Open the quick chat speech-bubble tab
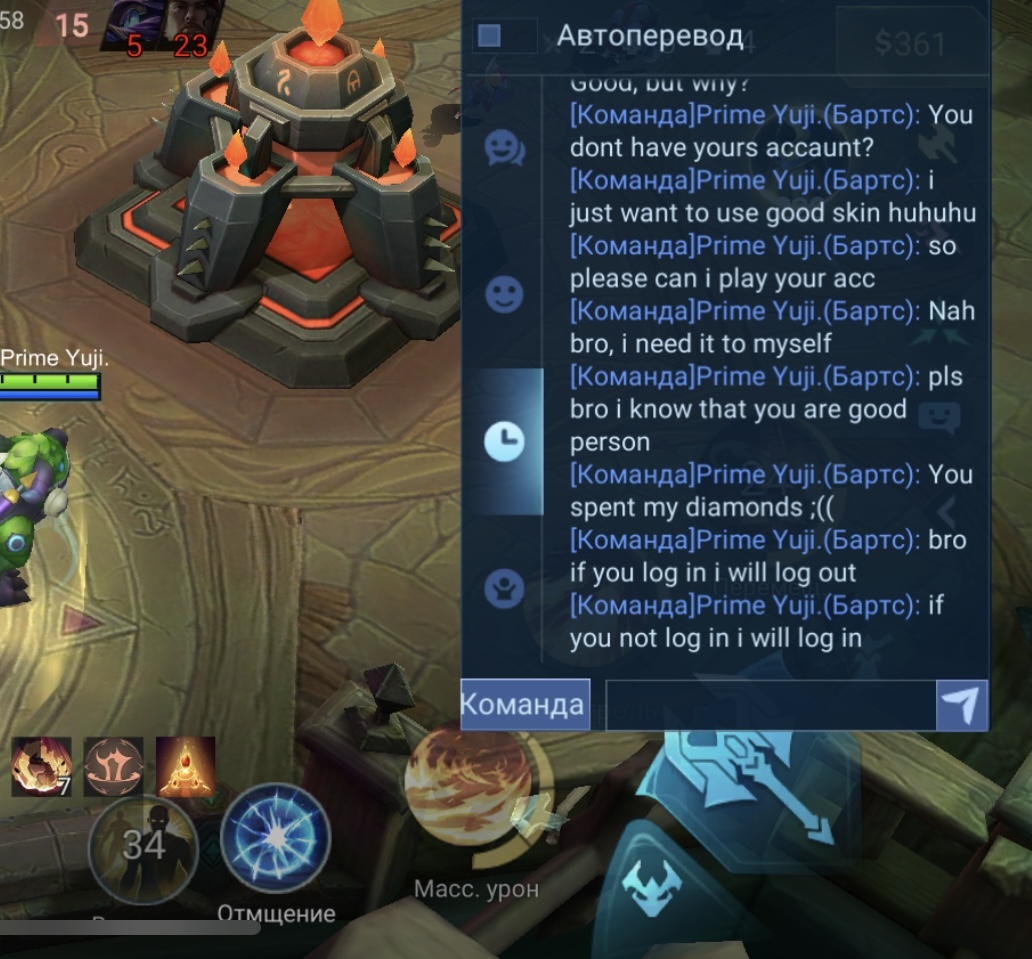The width and height of the screenshot is (1032, 959). click(x=504, y=149)
